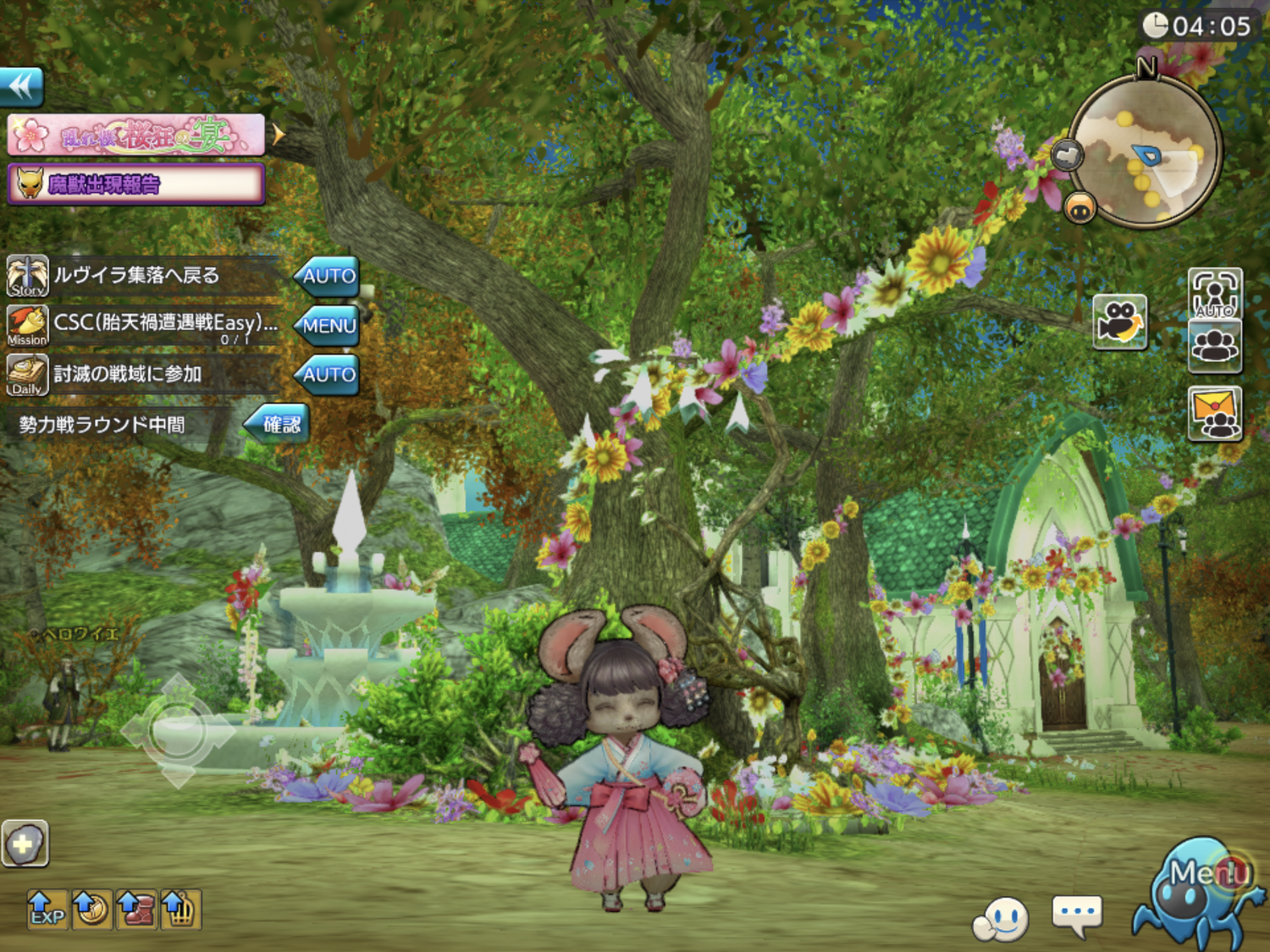Open the emote smiley face icon
The width and height of the screenshot is (1270, 952).
click(x=1002, y=919)
